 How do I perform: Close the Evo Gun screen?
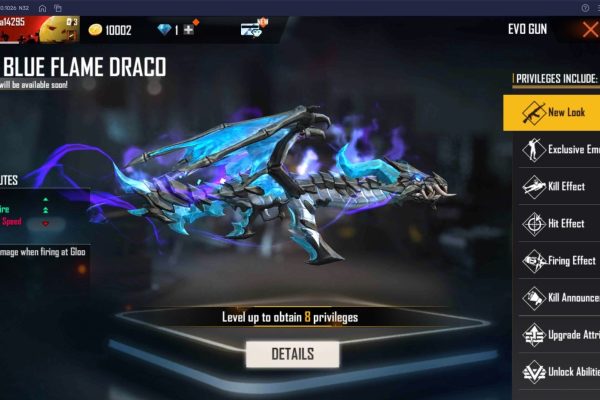[590, 29]
